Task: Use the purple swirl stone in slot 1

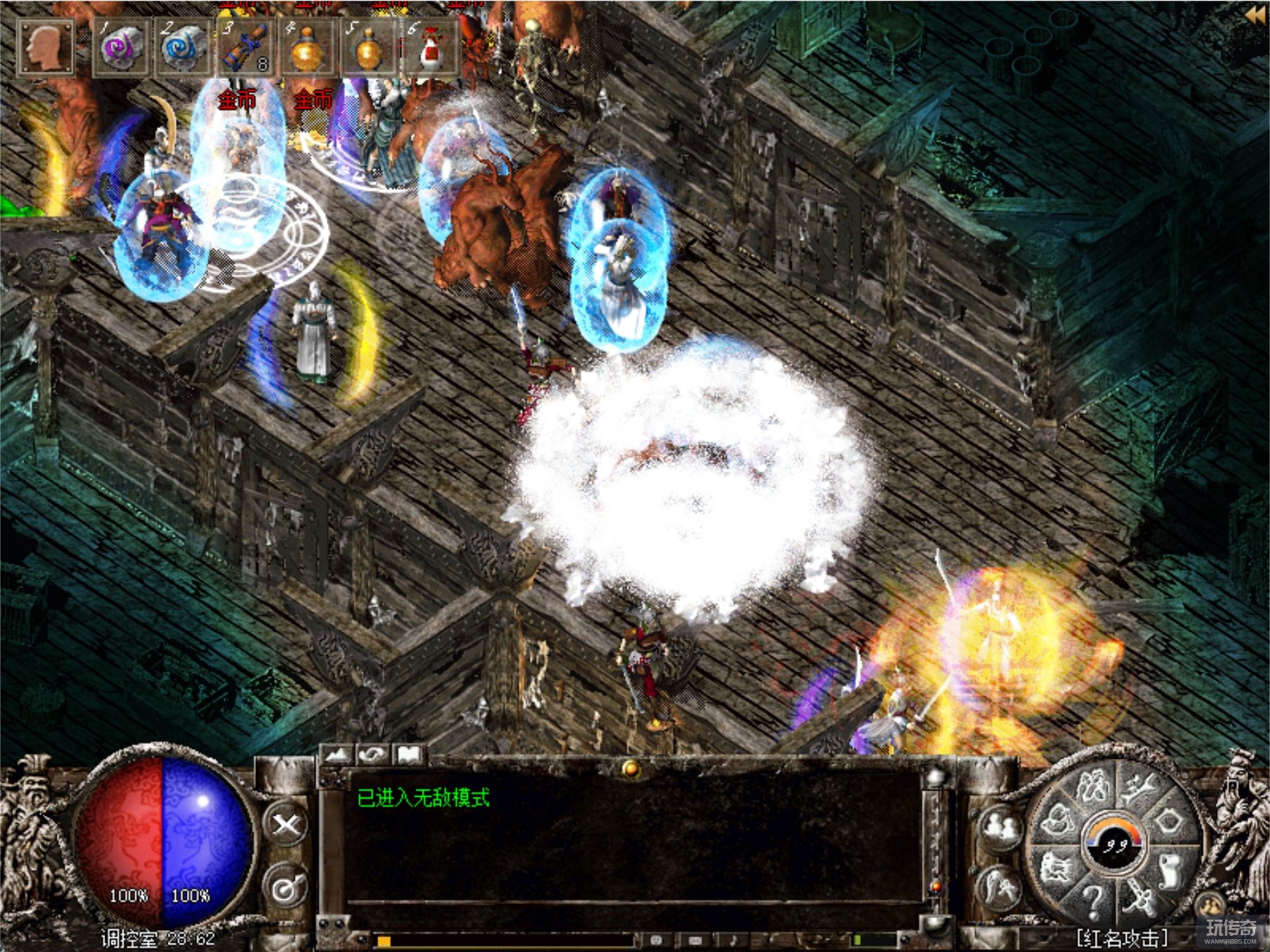Action: click(122, 48)
